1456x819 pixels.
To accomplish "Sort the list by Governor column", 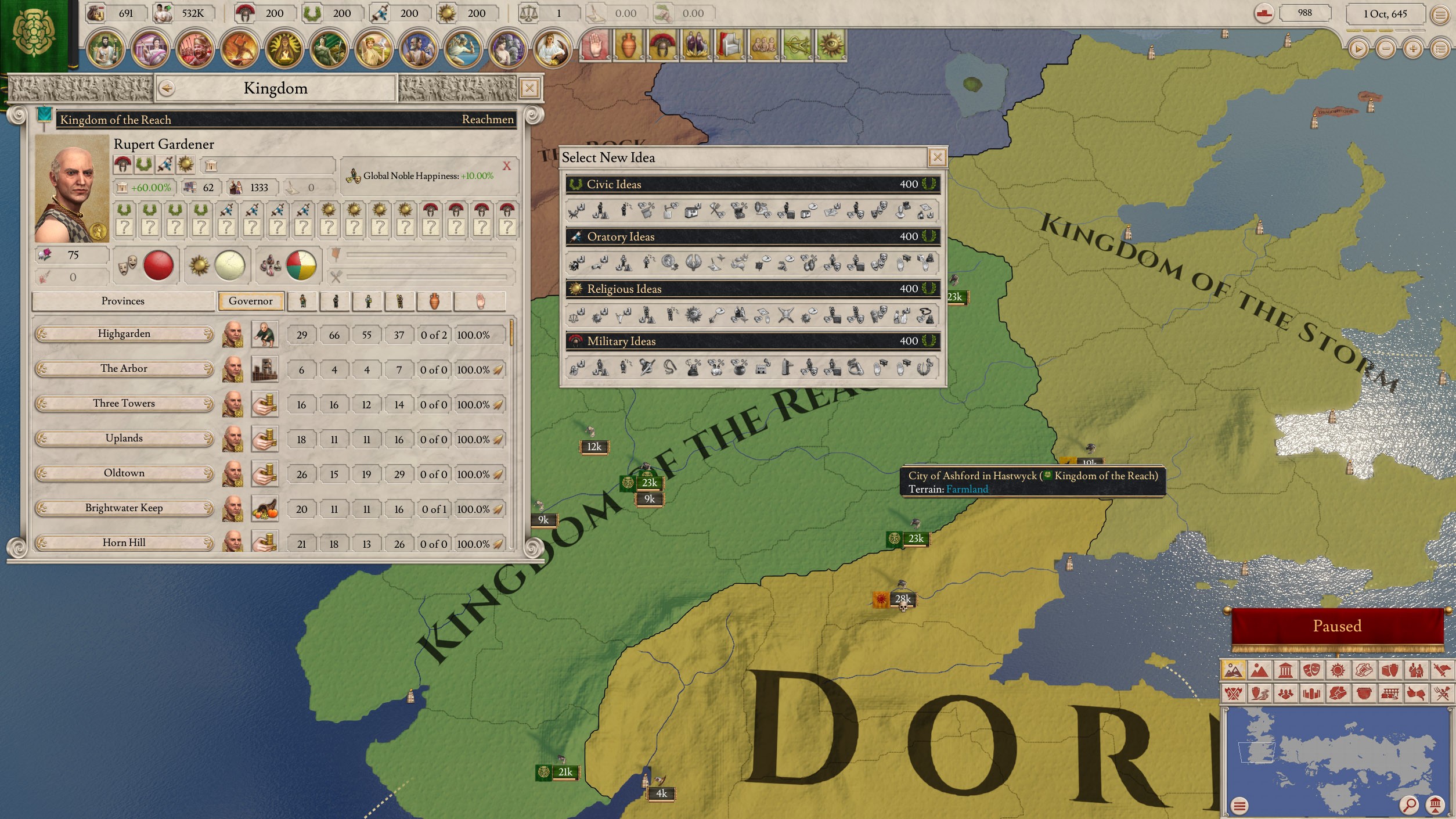I will coord(251,301).
